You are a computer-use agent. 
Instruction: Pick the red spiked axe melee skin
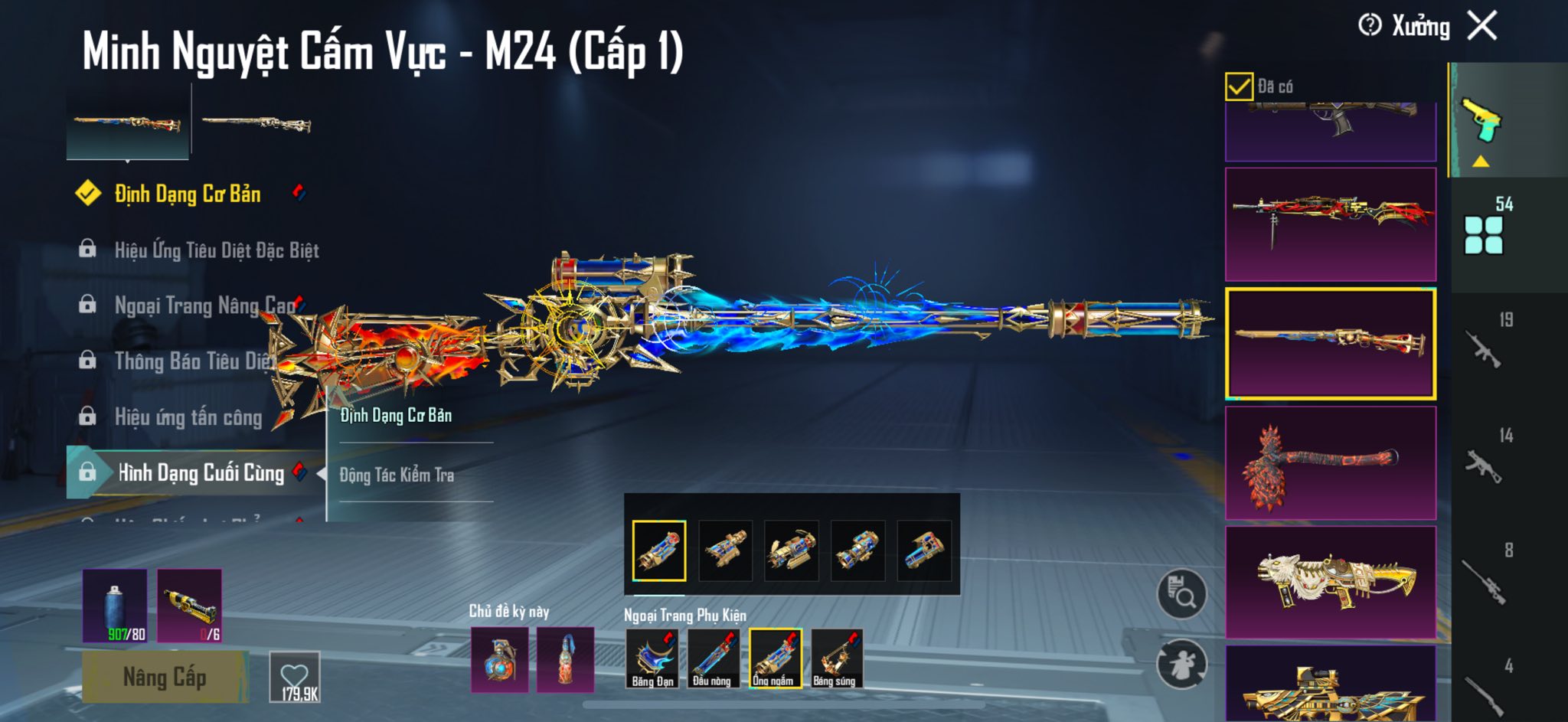1331,463
